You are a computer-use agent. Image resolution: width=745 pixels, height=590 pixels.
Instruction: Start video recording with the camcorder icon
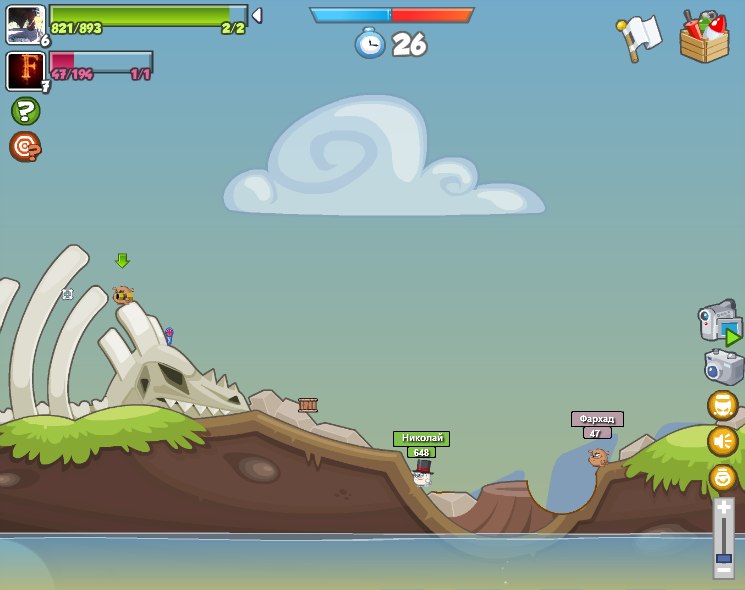click(x=719, y=323)
